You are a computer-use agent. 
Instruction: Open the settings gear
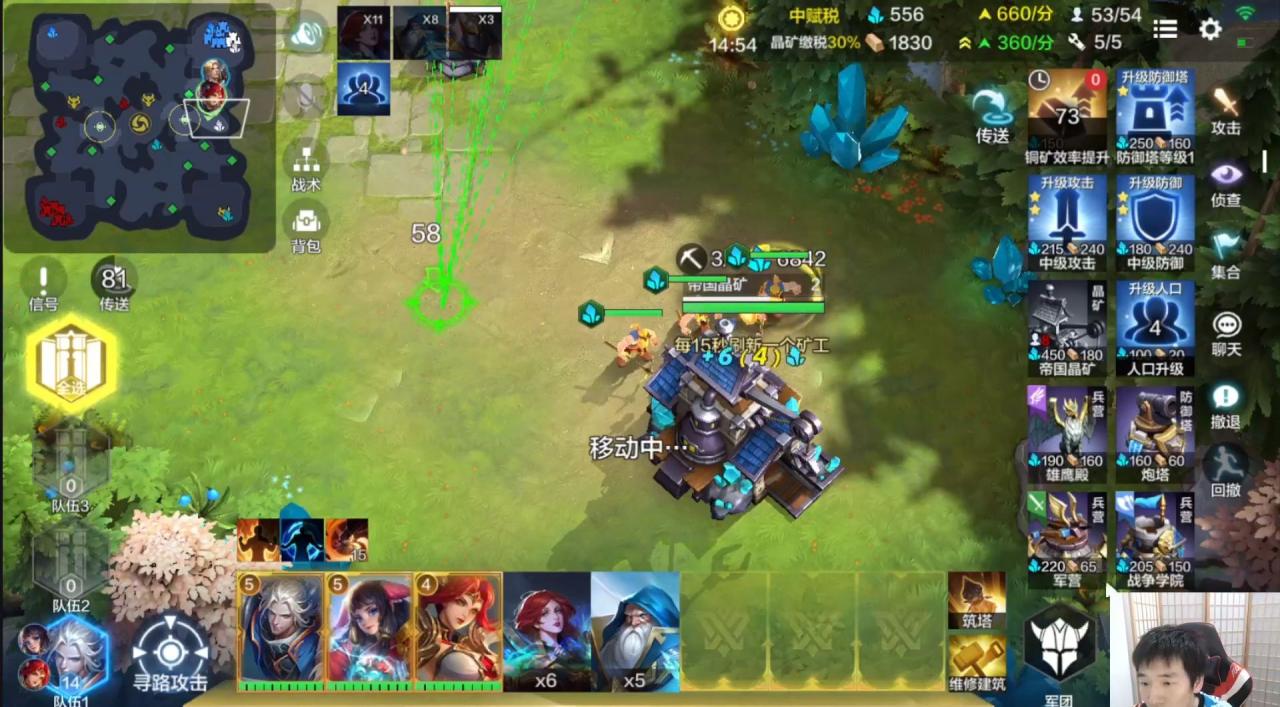click(1210, 29)
